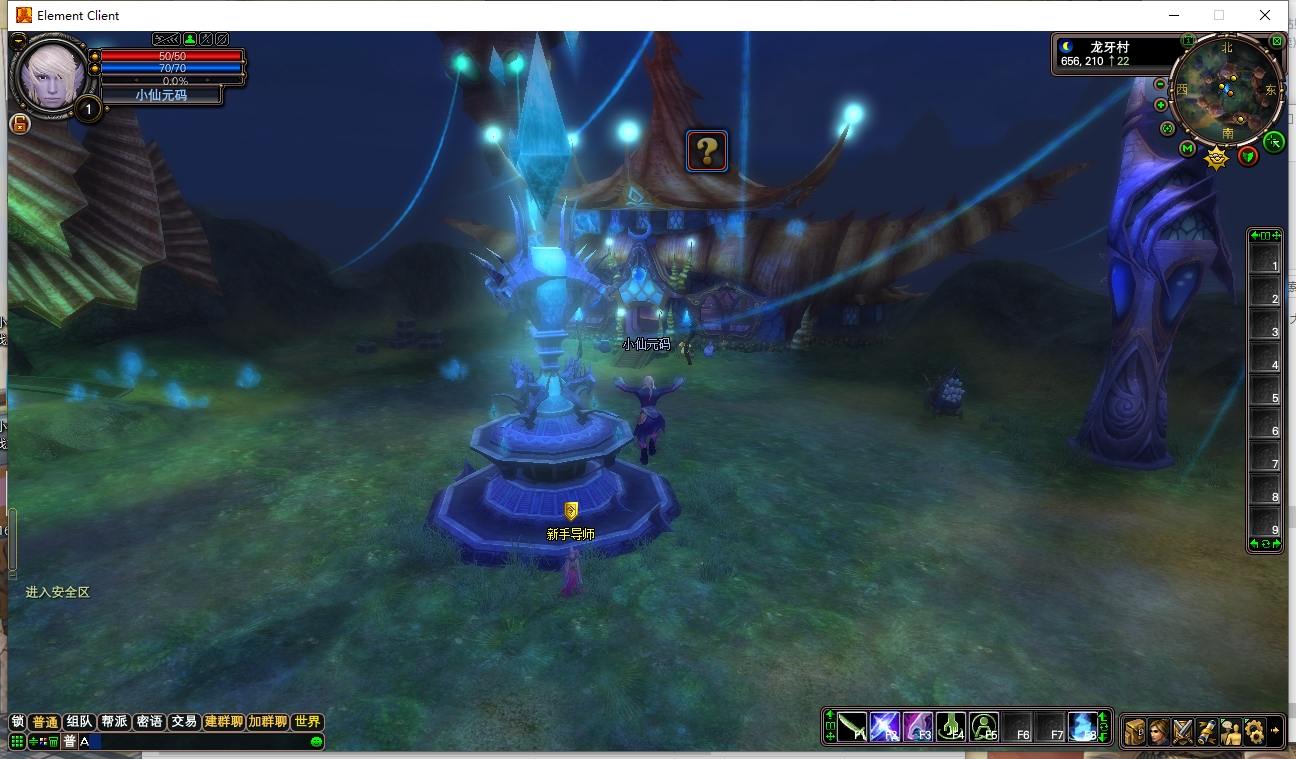Maximize the Element Client window

click(1219, 15)
